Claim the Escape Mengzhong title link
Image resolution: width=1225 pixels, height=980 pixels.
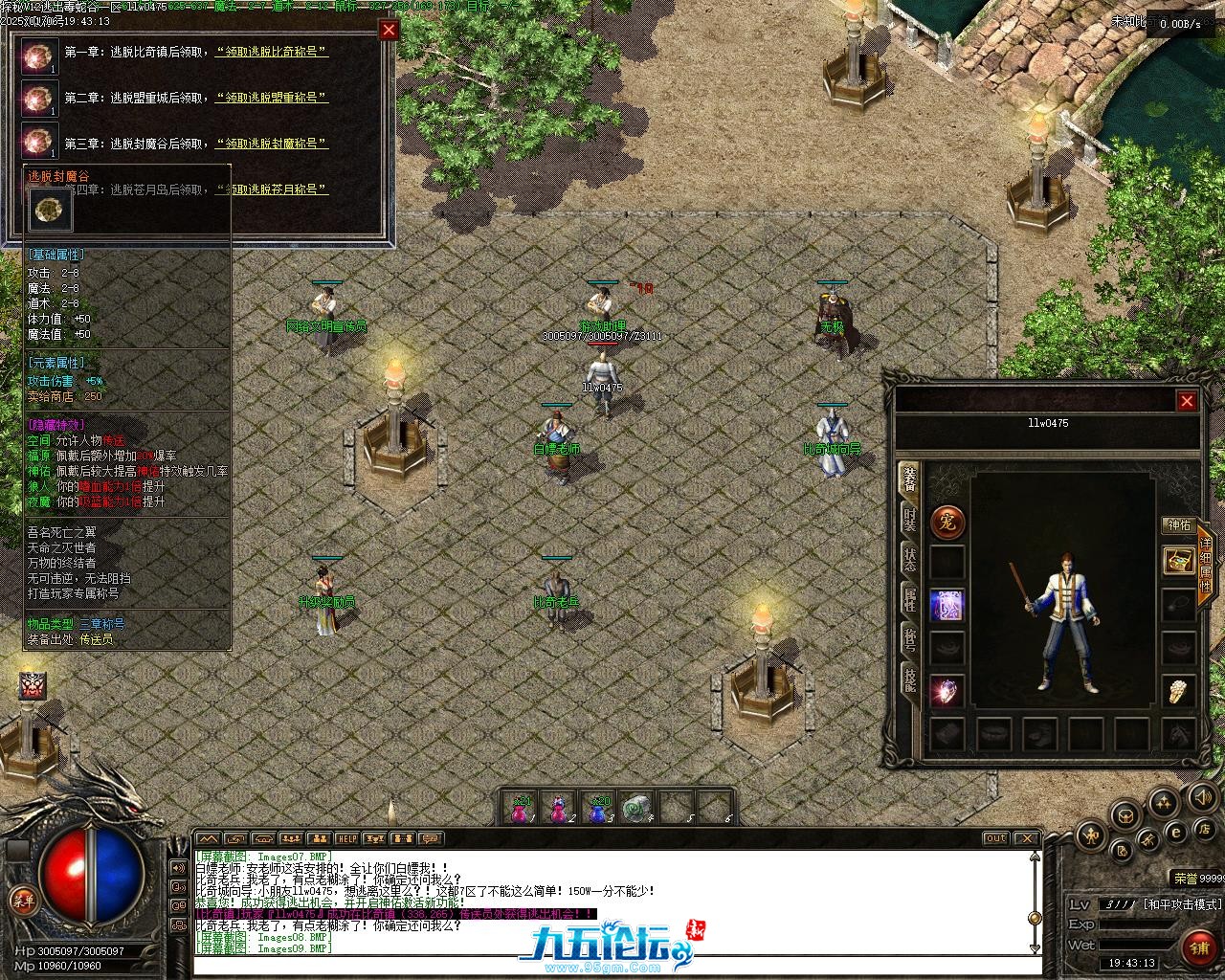(272, 98)
